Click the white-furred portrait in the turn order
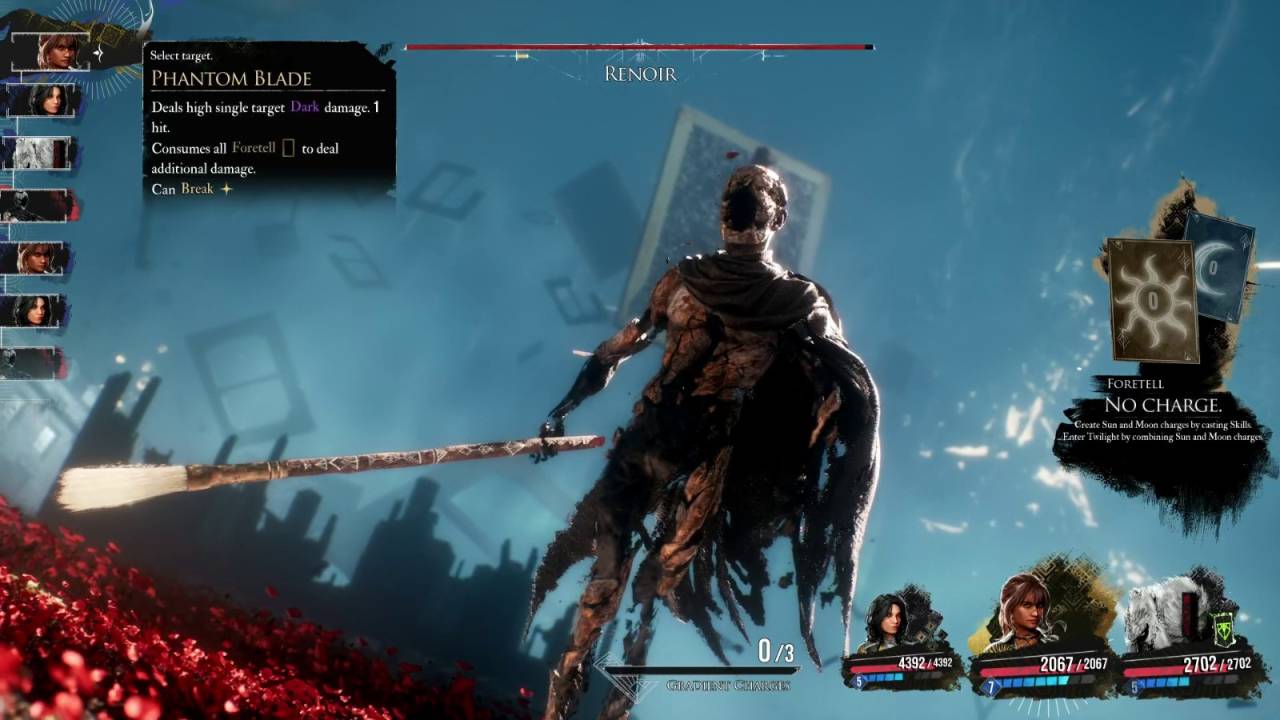Viewport: 1280px width, 720px height. click(x=37, y=152)
